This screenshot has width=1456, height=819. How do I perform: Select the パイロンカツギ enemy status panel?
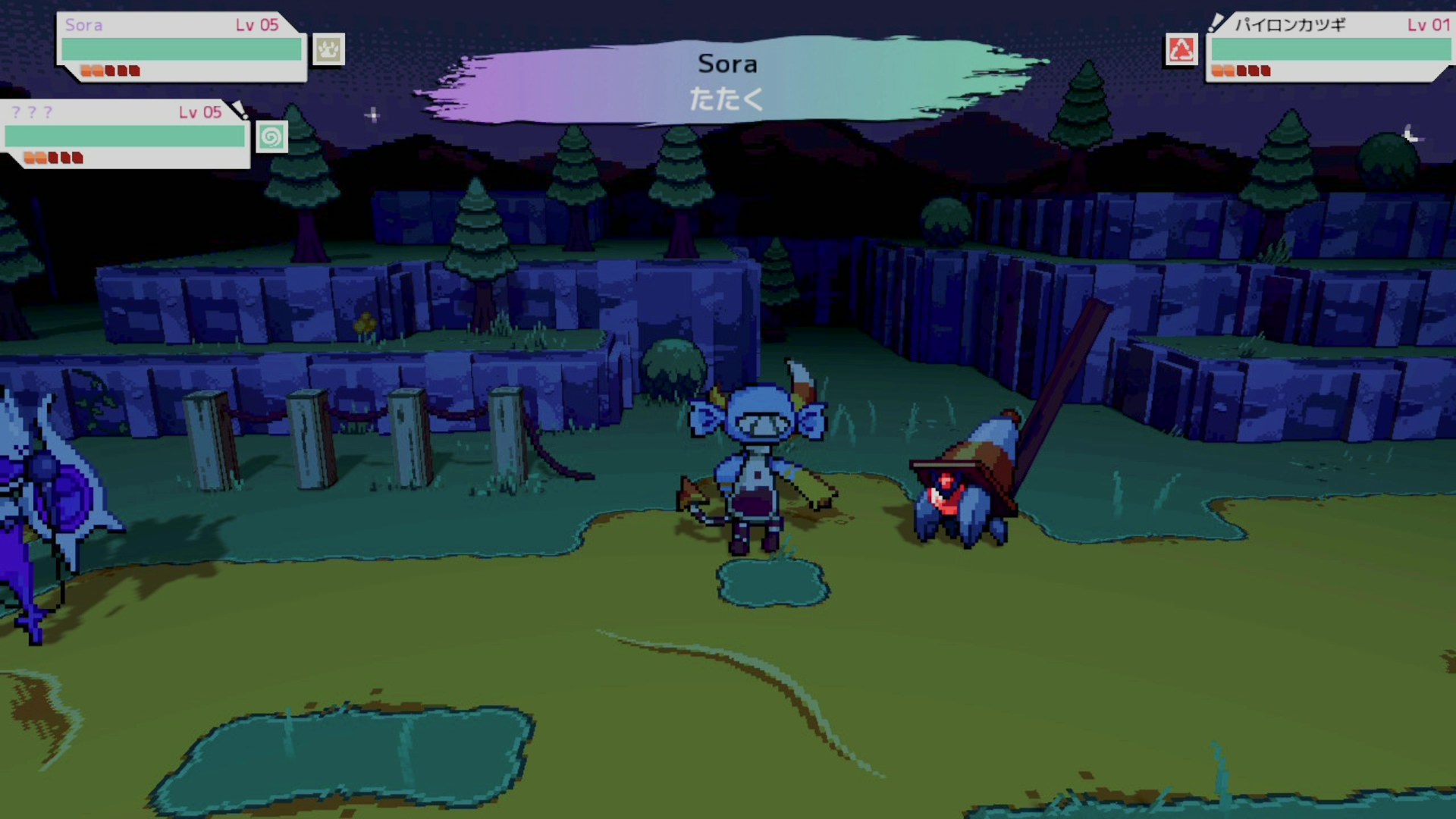(1329, 47)
